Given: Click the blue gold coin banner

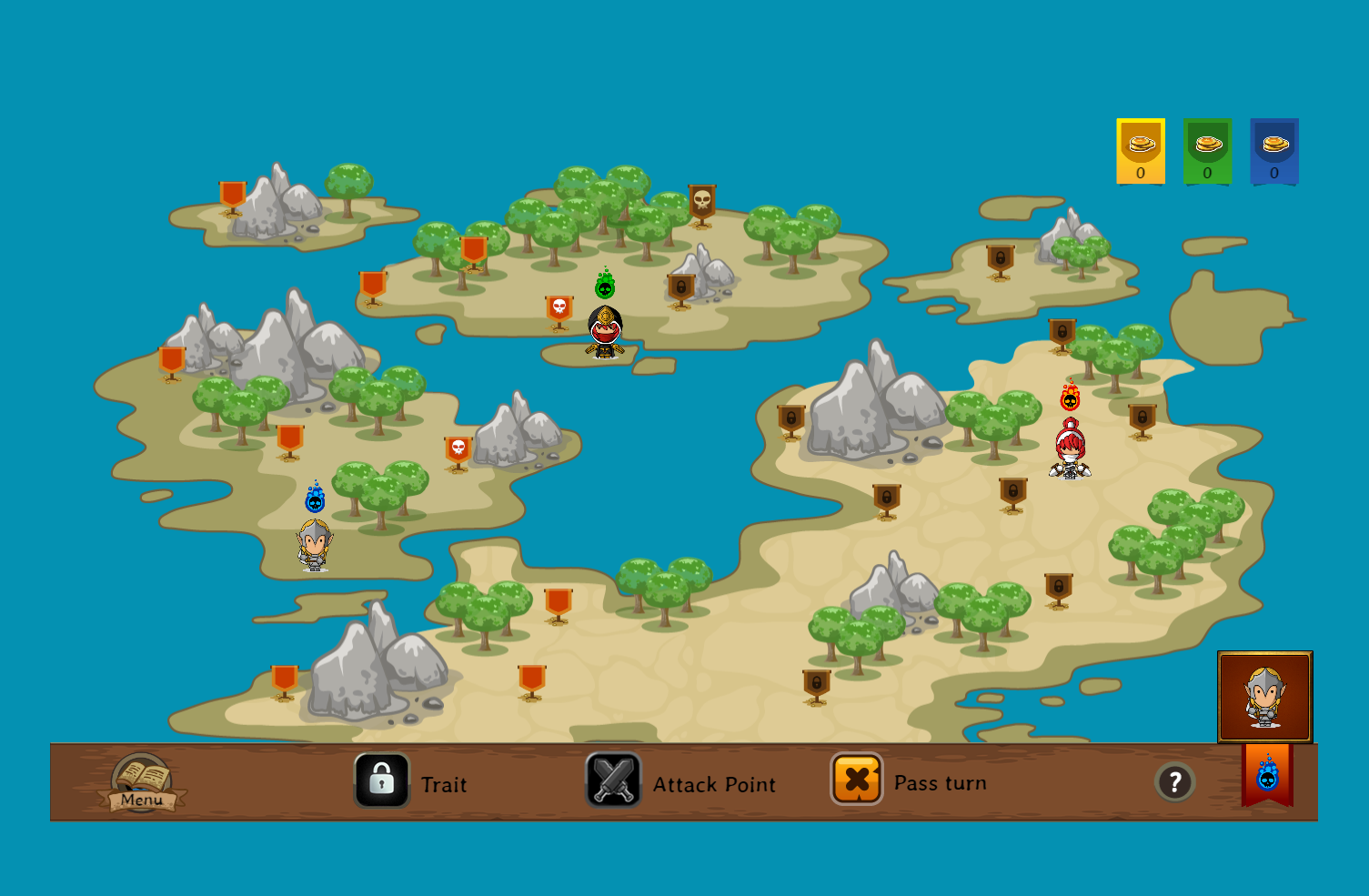Looking at the screenshot, I should (x=1274, y=151).
